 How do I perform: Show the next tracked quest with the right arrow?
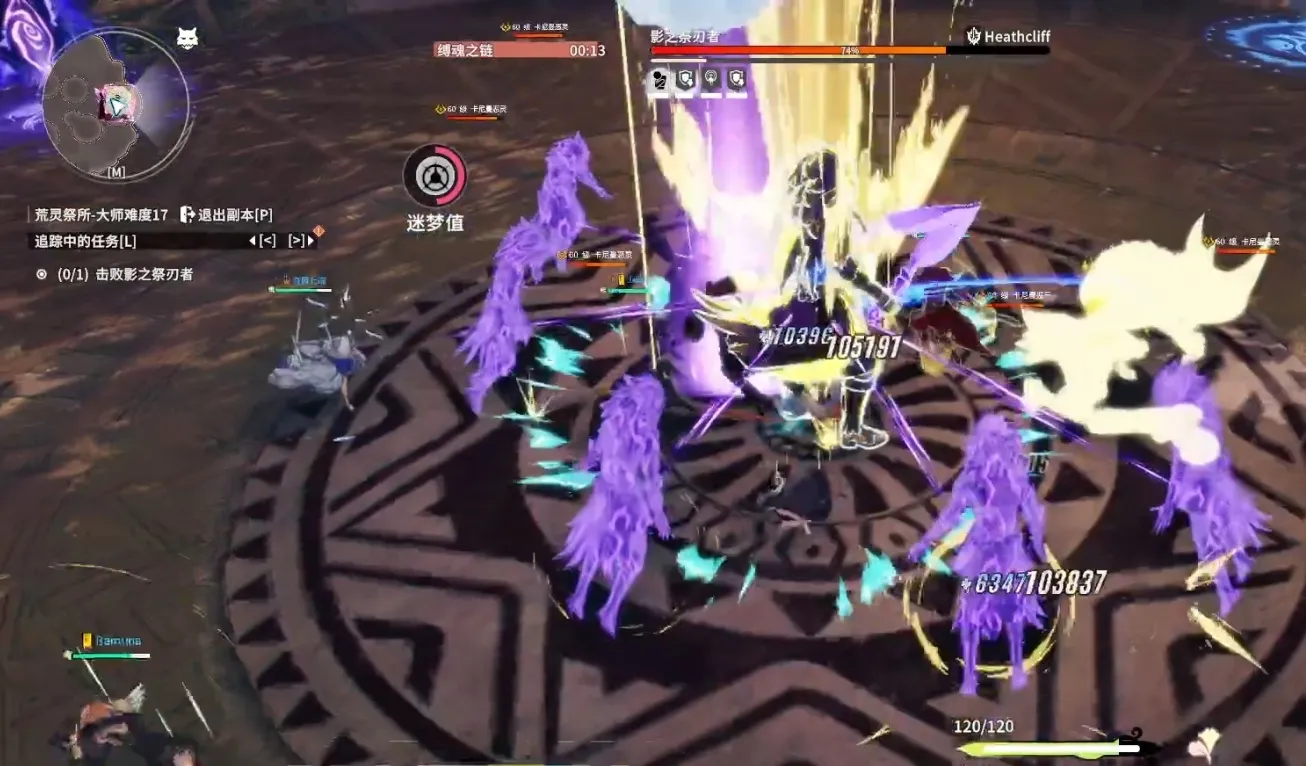point(299,241)
